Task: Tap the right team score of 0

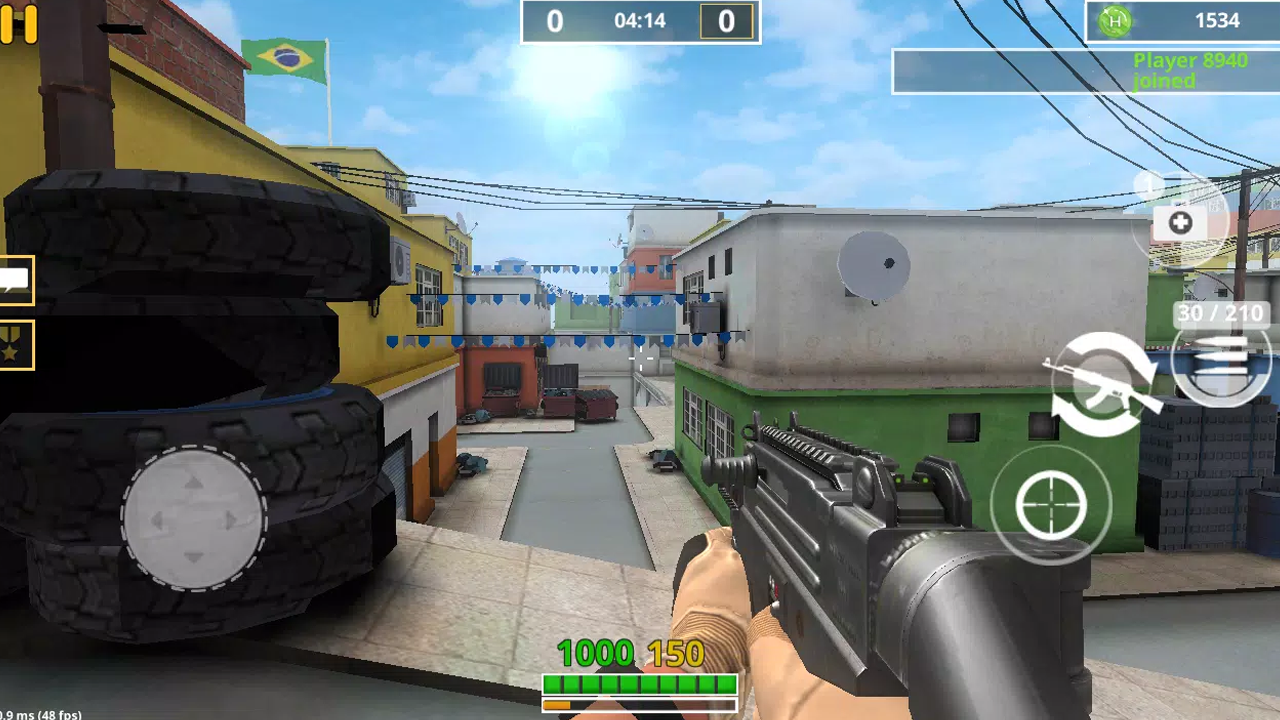Action: pos(727,21)
